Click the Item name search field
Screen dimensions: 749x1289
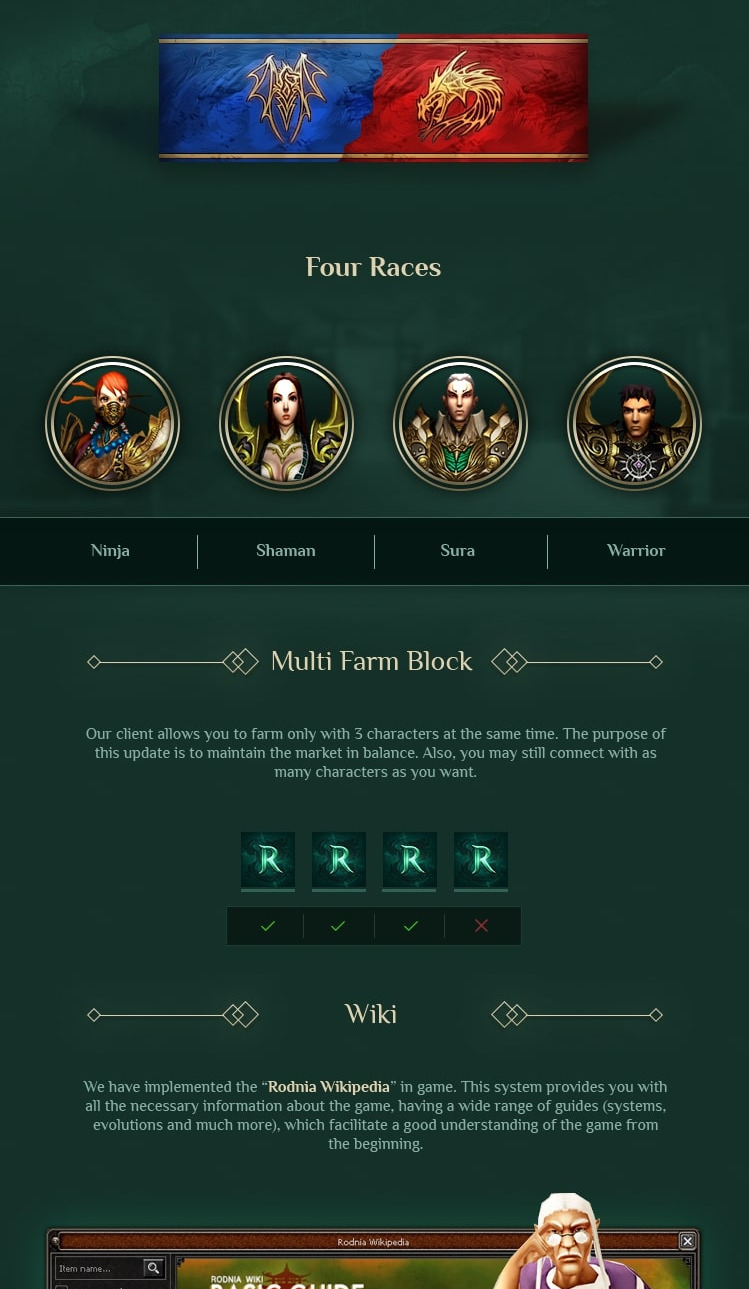pyautogui.click(x=99, y=1269)
